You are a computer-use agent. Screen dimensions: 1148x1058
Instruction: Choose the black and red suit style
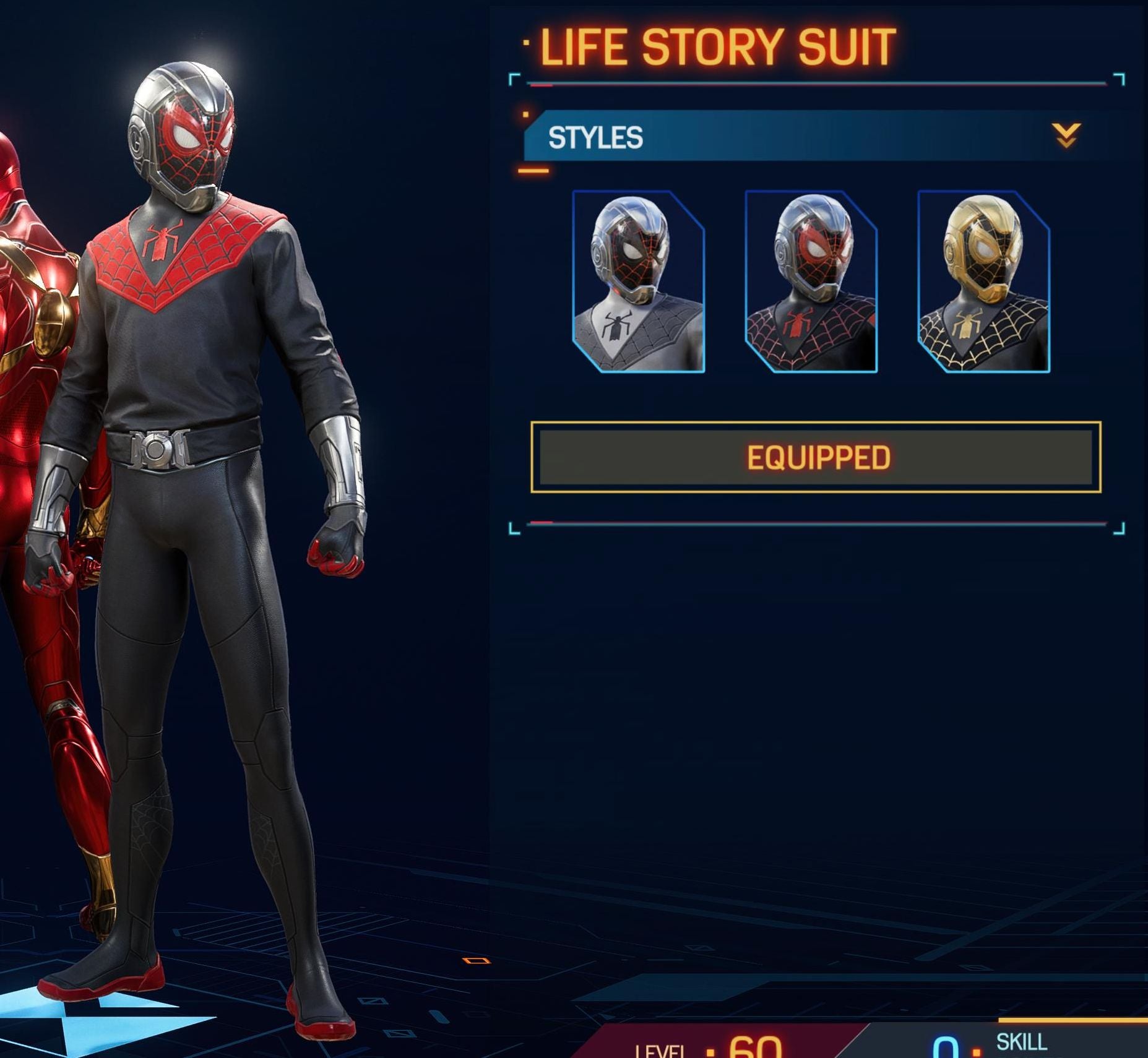[811, 282]
